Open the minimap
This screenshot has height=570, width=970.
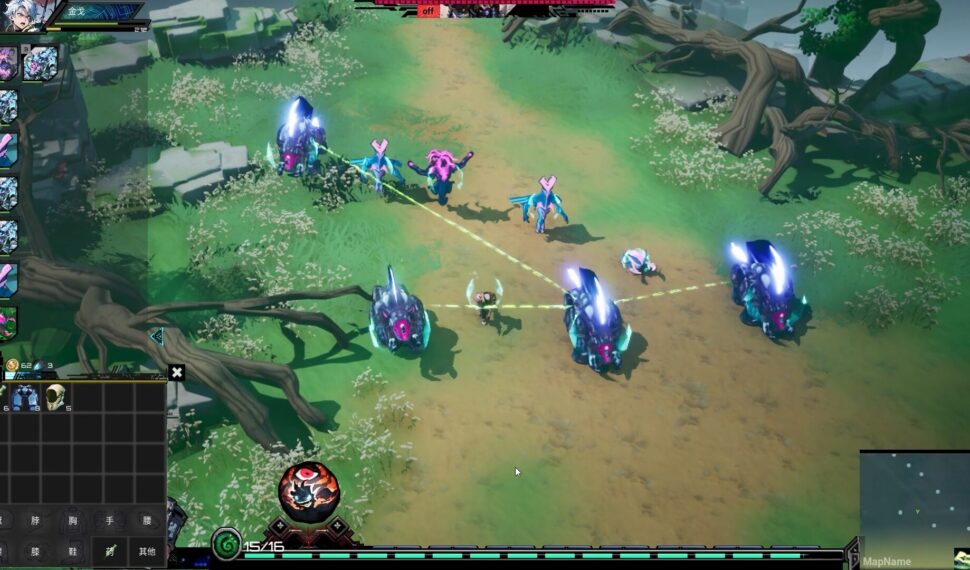click(914, 505)
